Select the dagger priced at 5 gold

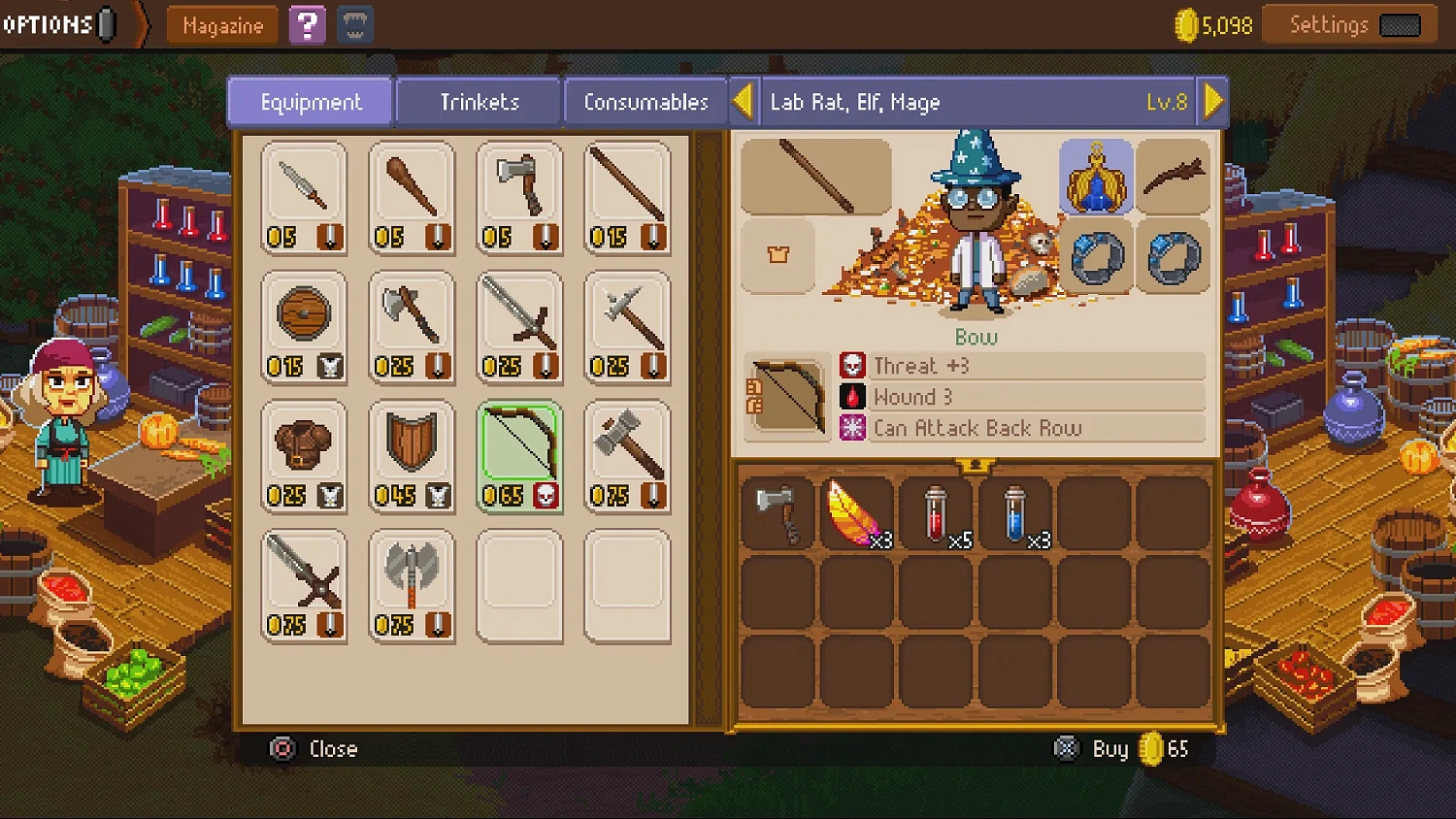pos(304,194)
